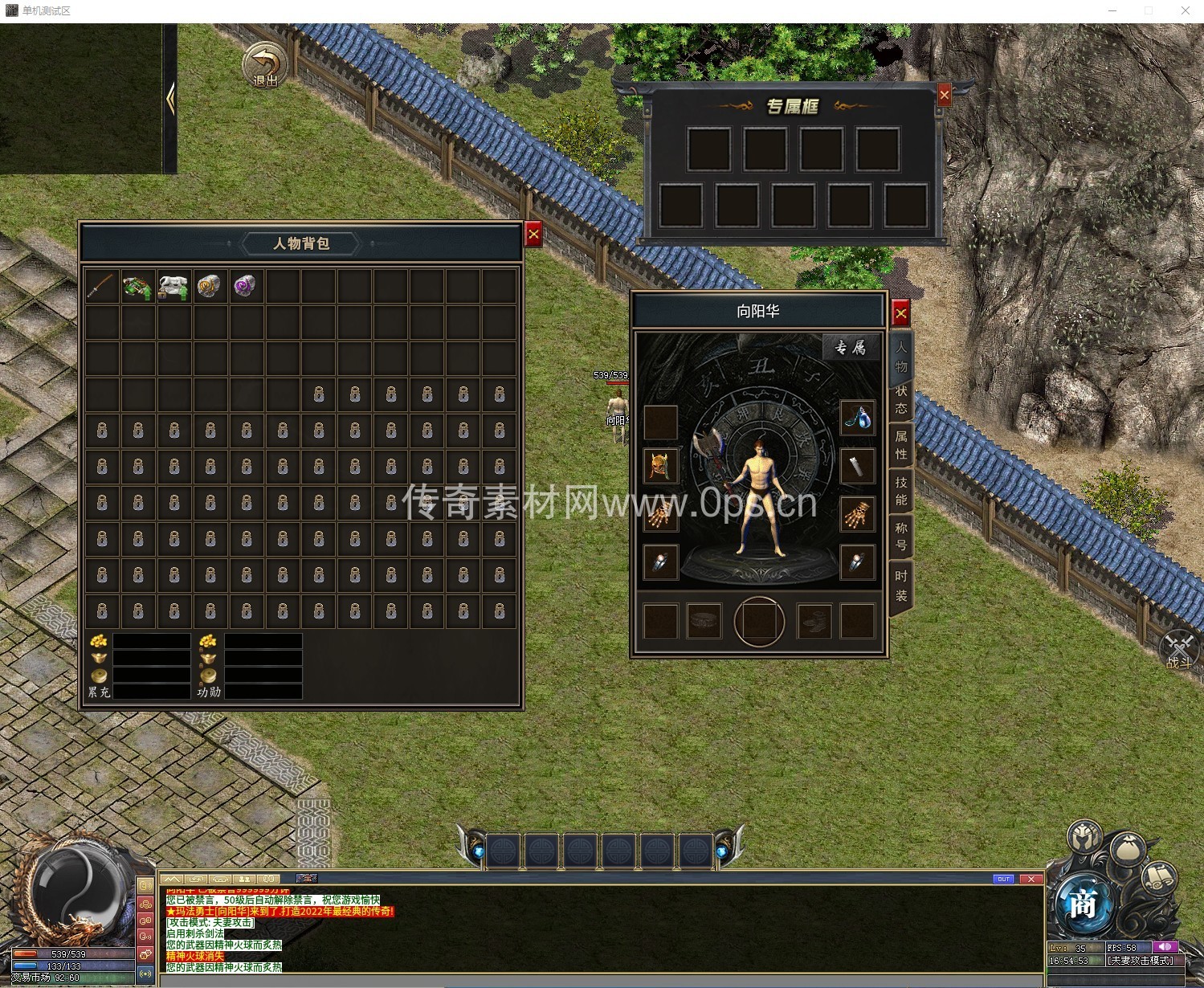Close the 人物背包 inventory window
The width and height of the screenshot is (1204, 988).
pyautogui.click(x=533, y=235)
